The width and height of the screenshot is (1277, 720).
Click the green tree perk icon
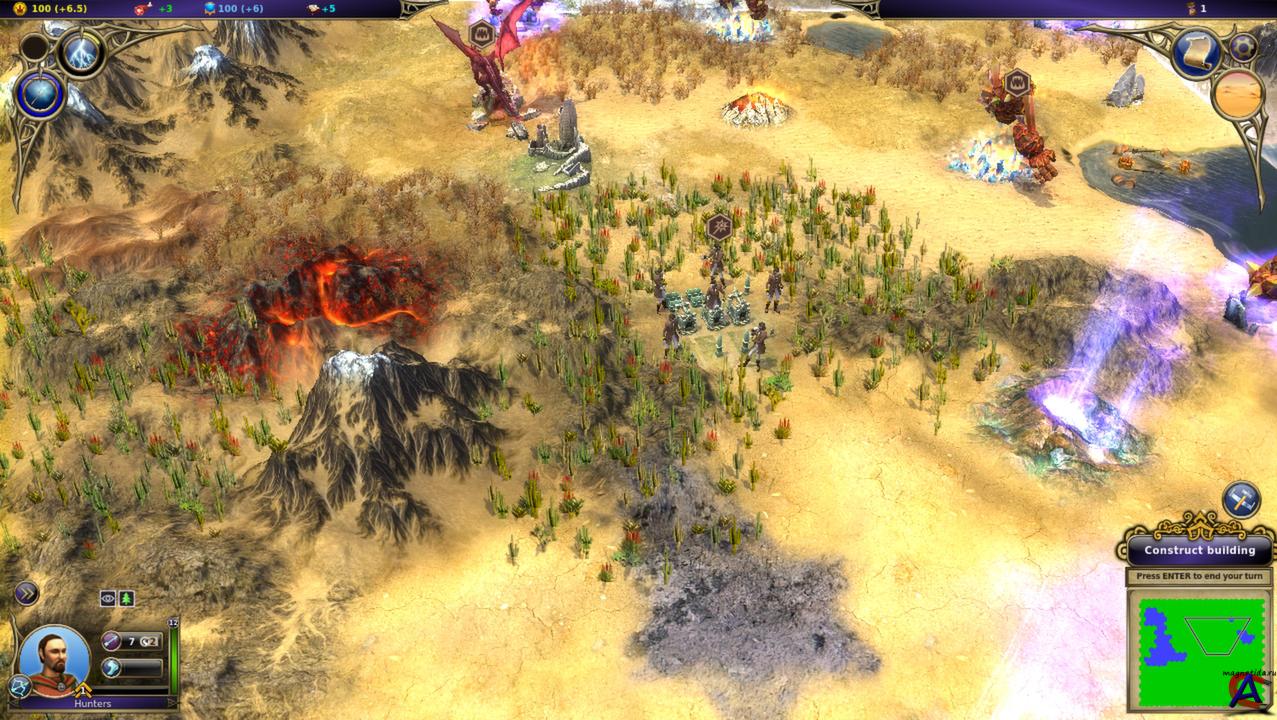[126, 598]
